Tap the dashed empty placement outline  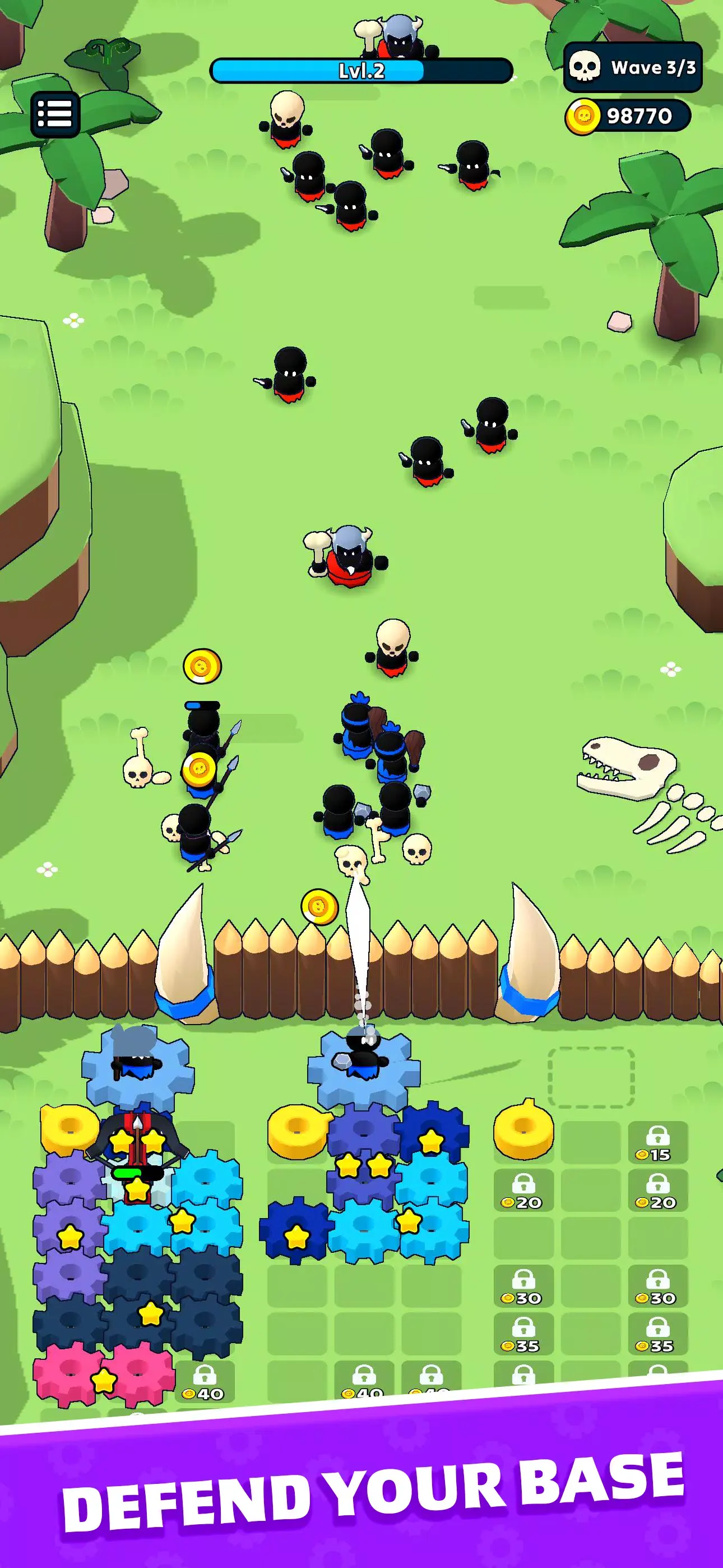point(591,1077)
